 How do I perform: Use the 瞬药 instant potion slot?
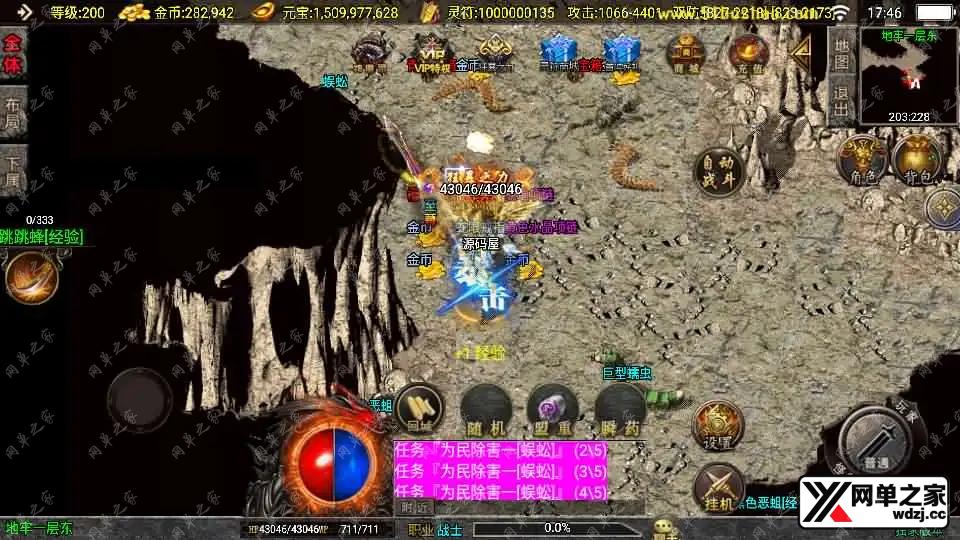[x=620, y=408]
